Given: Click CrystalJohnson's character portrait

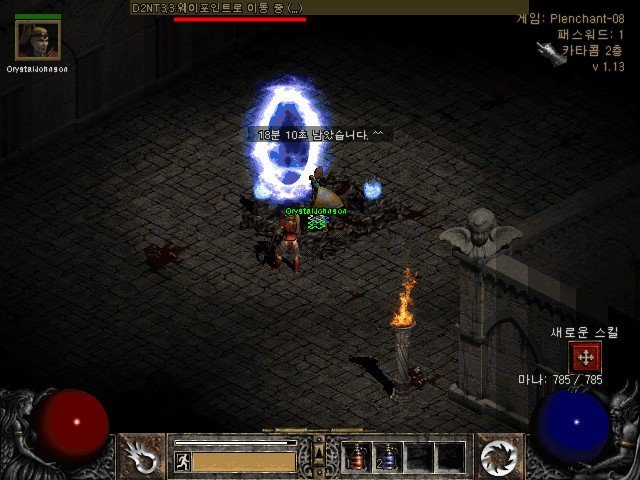Looking at the screenshot, I should click(x=38, y=41).
